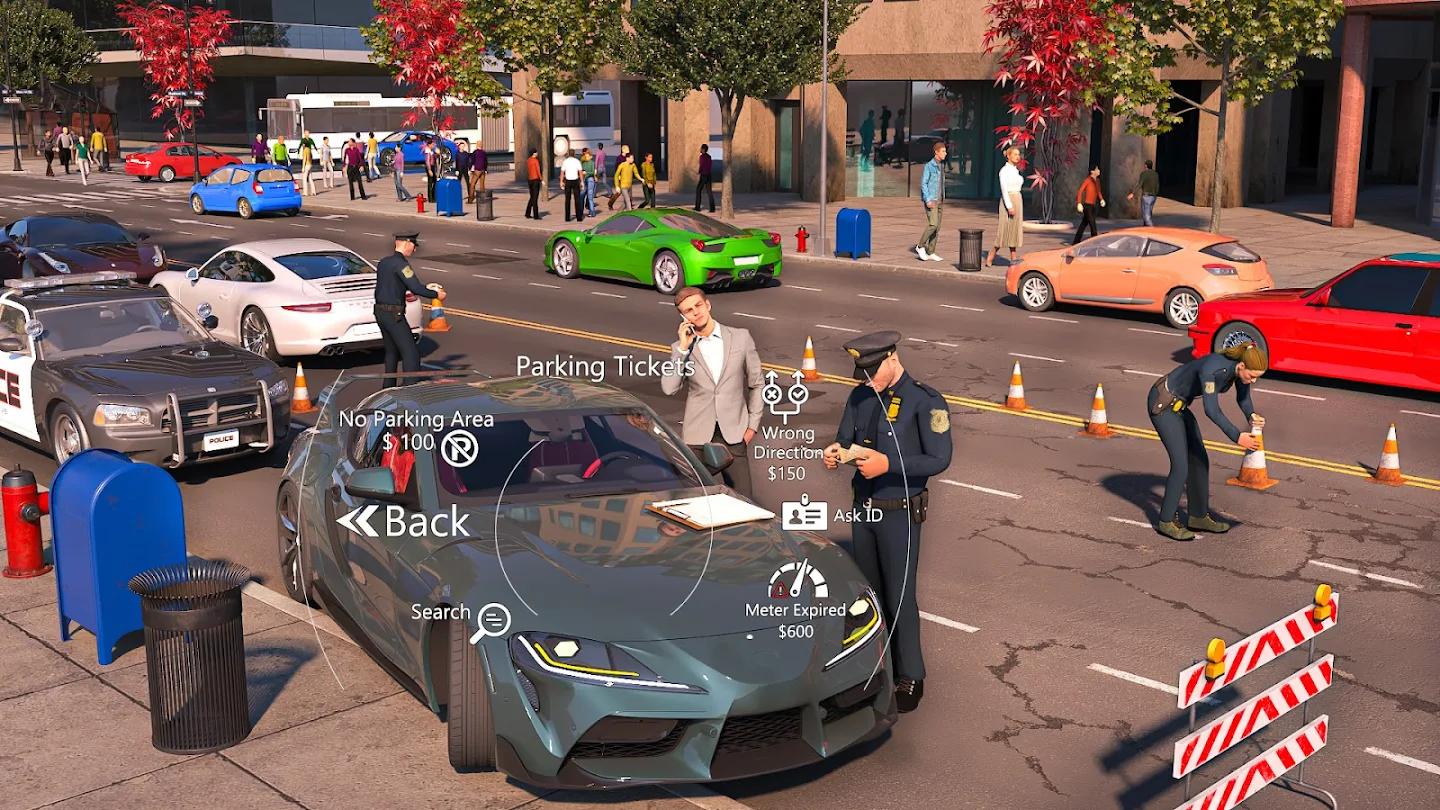Viewport: 1440px width, 810px height.
Task: Click the double-chevron Back icon
Action: pos(360,519)
